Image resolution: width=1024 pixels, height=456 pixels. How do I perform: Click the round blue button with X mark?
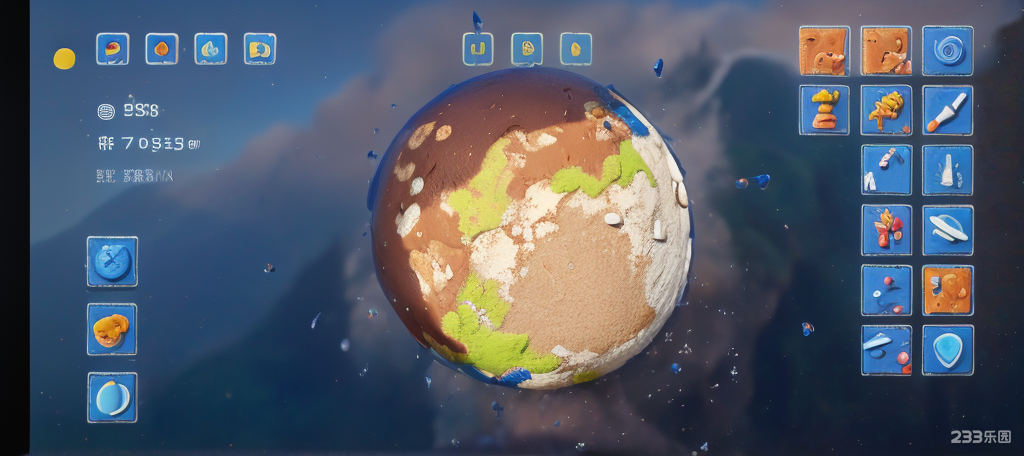pos(112,262)
